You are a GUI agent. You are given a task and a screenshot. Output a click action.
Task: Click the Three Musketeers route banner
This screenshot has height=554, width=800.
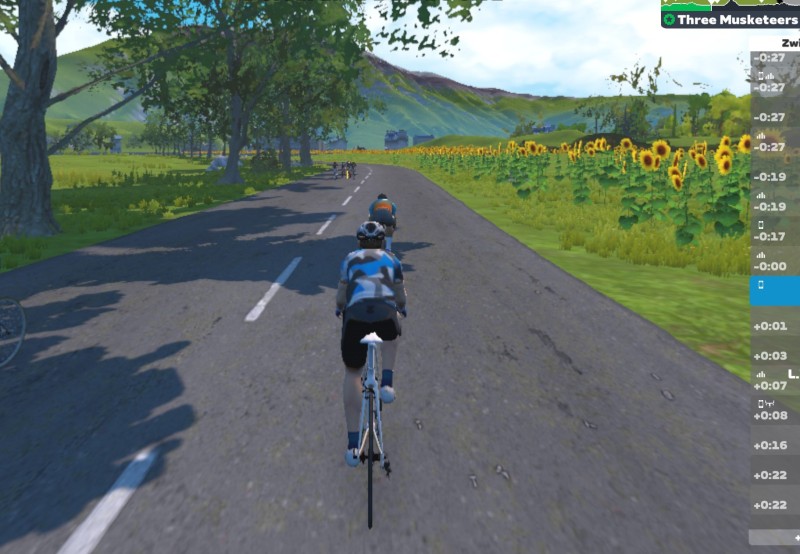(x=730, y=19)
